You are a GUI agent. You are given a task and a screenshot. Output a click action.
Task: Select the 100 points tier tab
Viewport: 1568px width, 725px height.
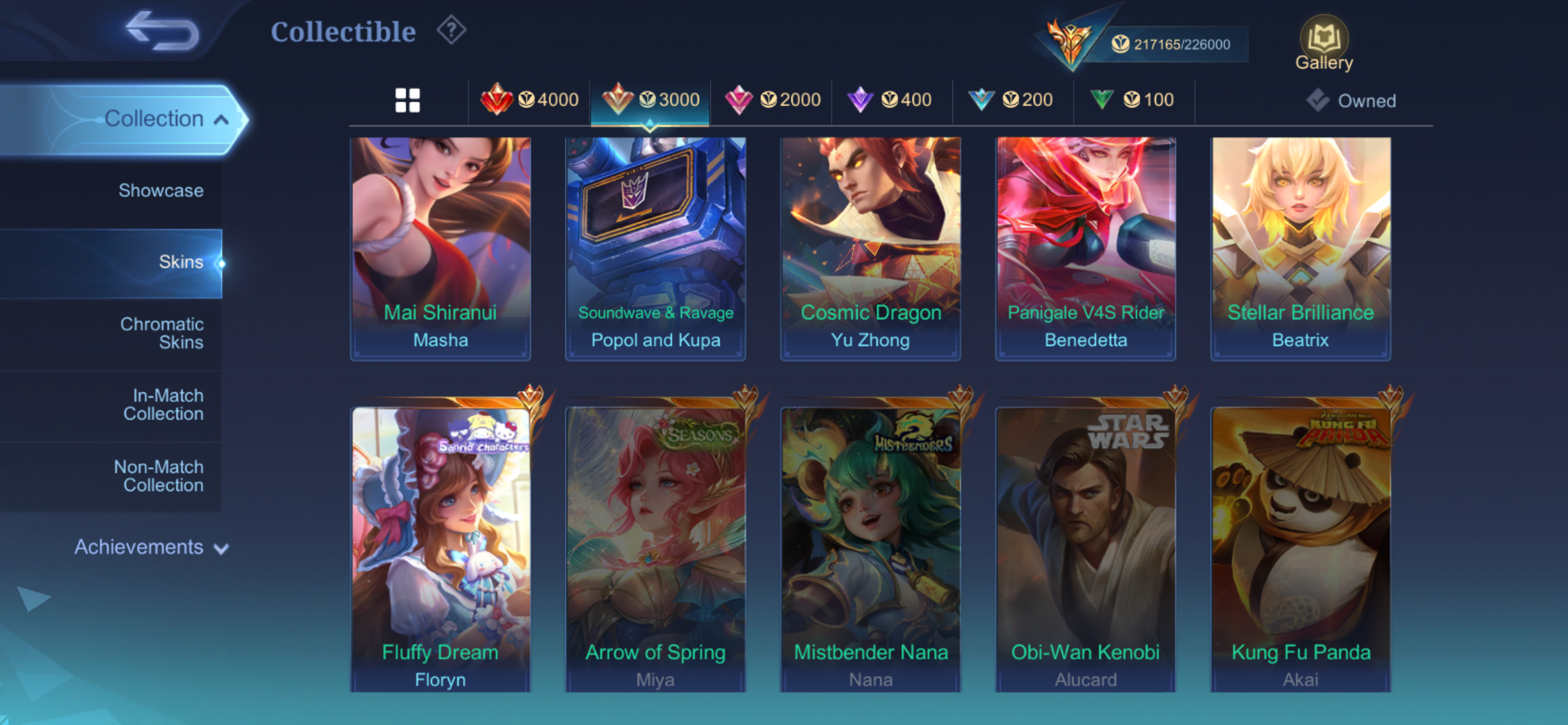coord(1134,100)
